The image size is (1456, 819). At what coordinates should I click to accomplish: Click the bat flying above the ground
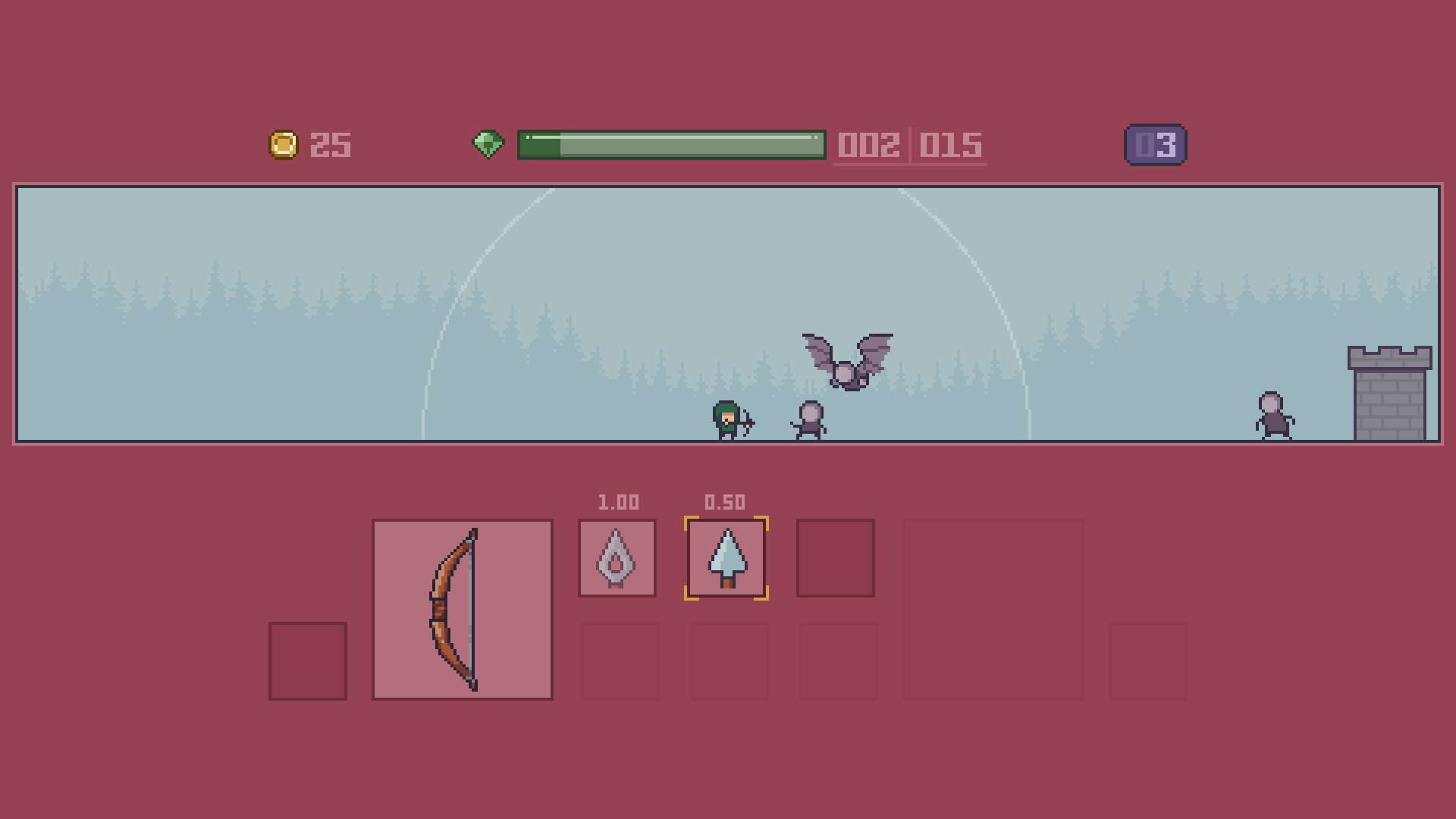pyautogui.click(x=846, y=364)
